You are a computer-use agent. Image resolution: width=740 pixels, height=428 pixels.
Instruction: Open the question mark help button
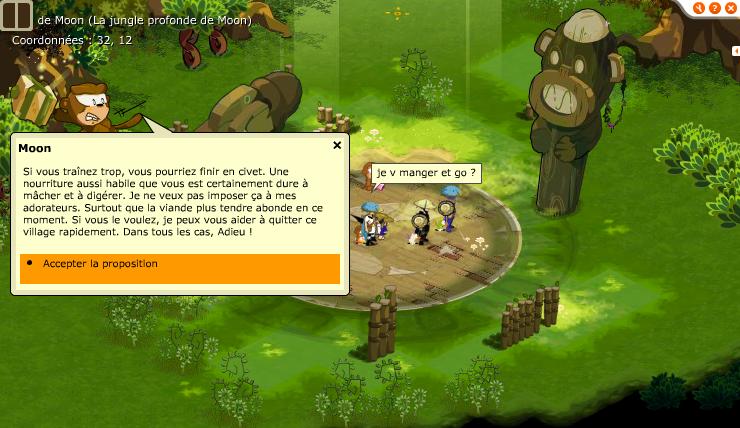point(713,8)
